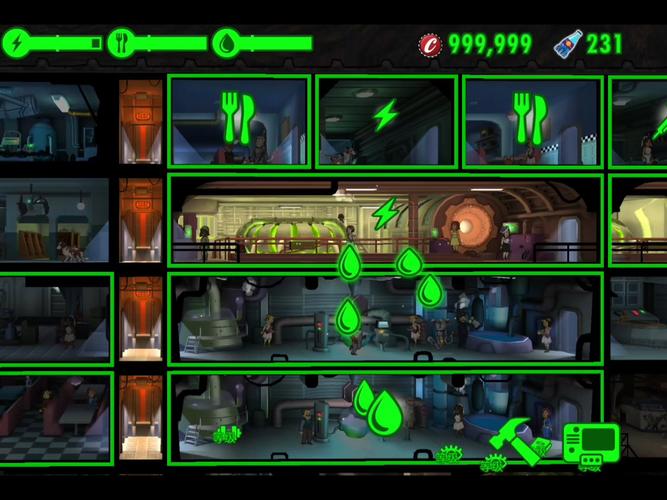
Task: Collect the lightning bolt between the two diners
Action: coord(385,115)
